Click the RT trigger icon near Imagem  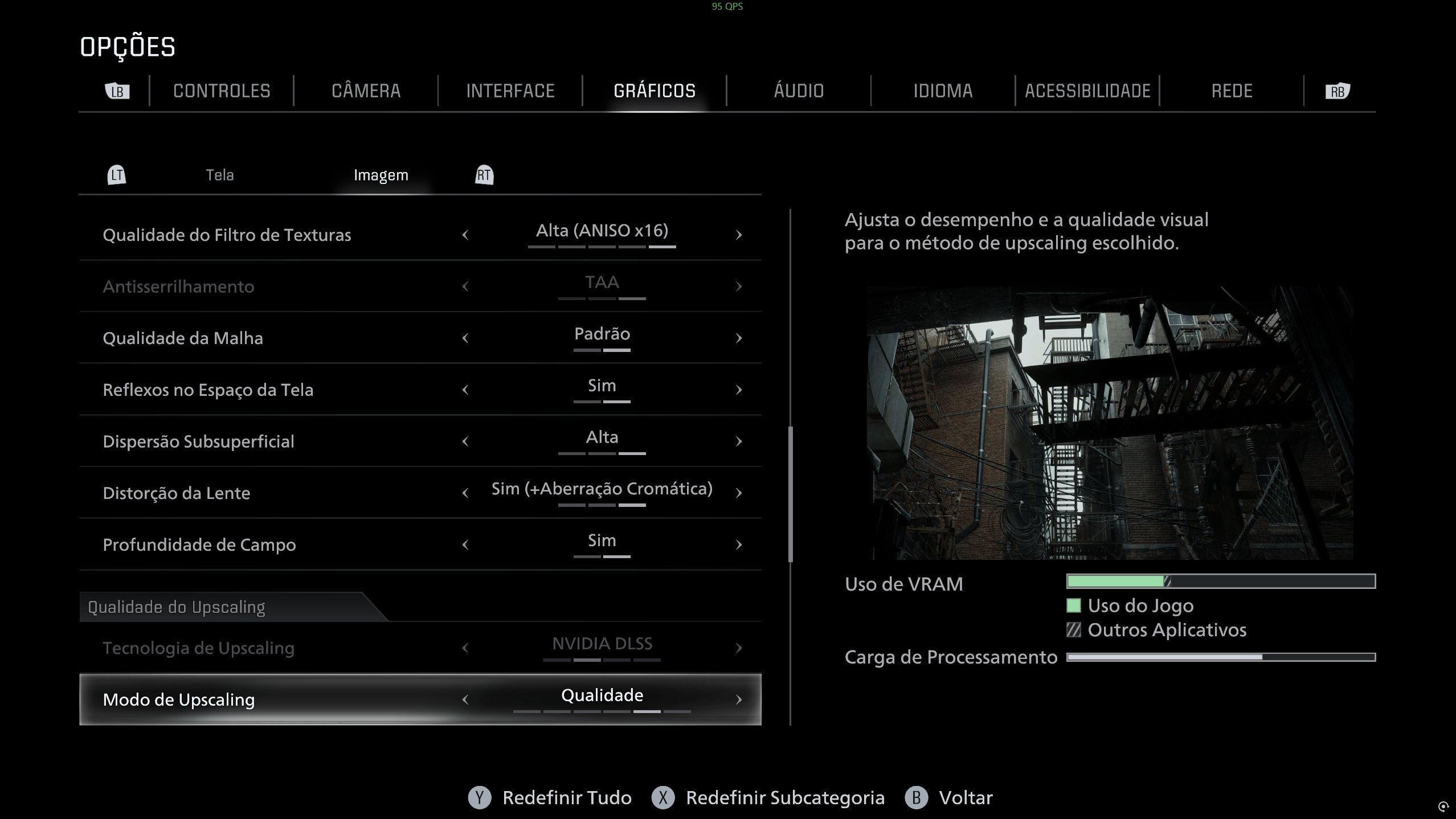(484, 174)
